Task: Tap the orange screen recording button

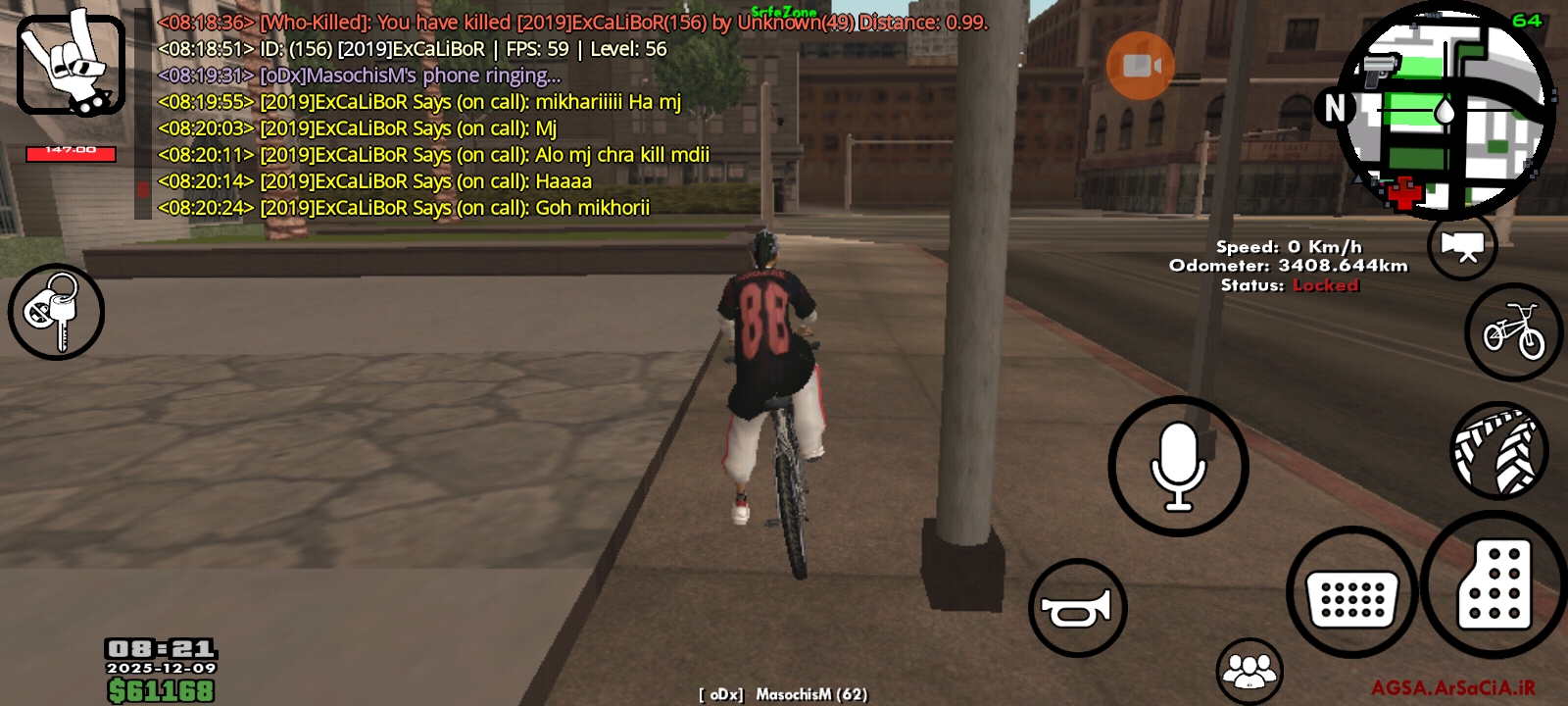Action: coord(1140,66)
